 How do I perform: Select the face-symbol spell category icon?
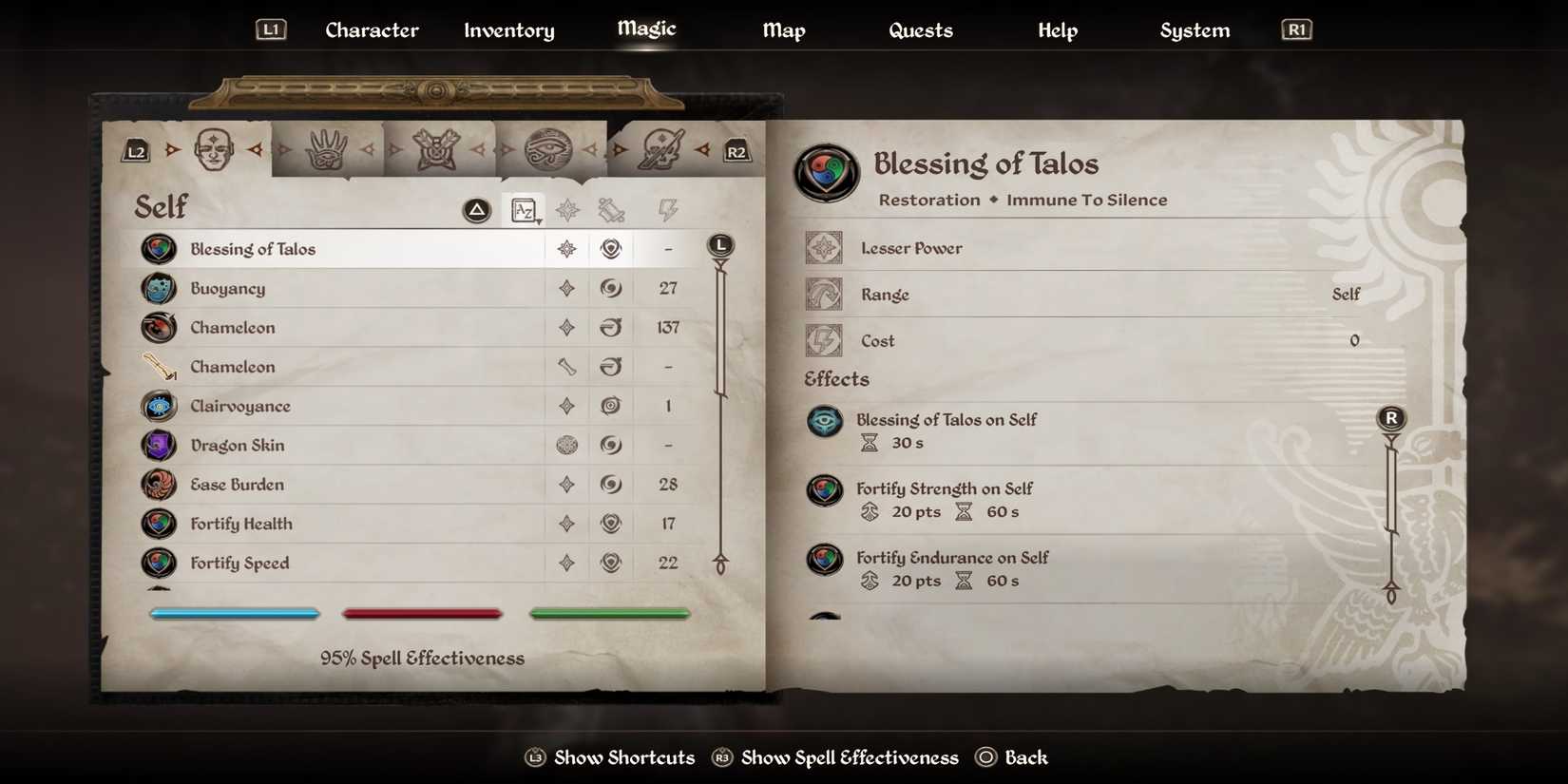tap(215, 147)
